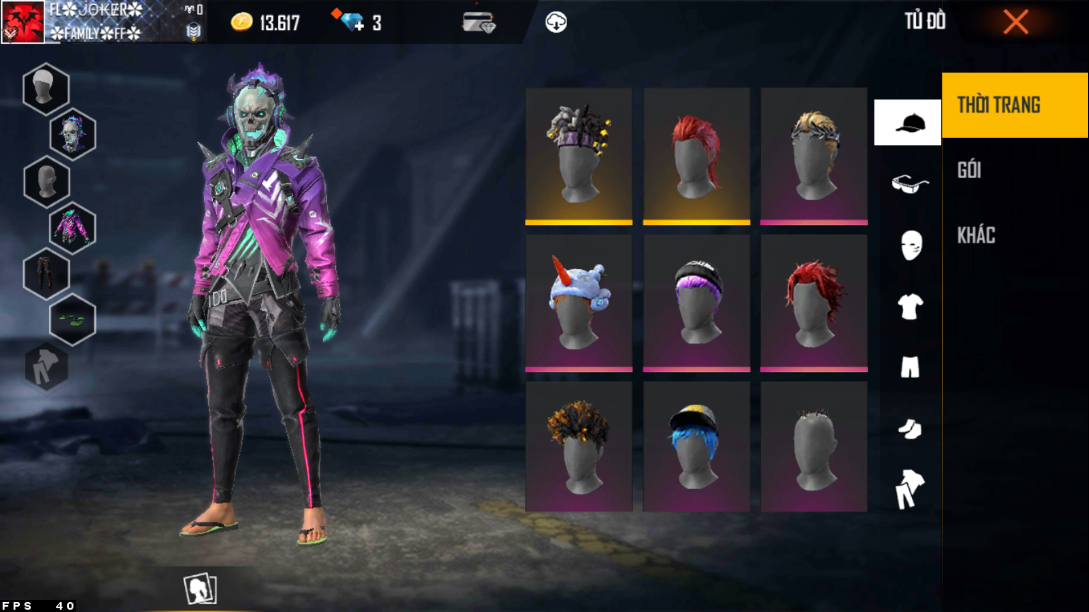Viewport: 1089px width, 612px height.
Task: Show the full outfit set category
Action: point(909,489)
